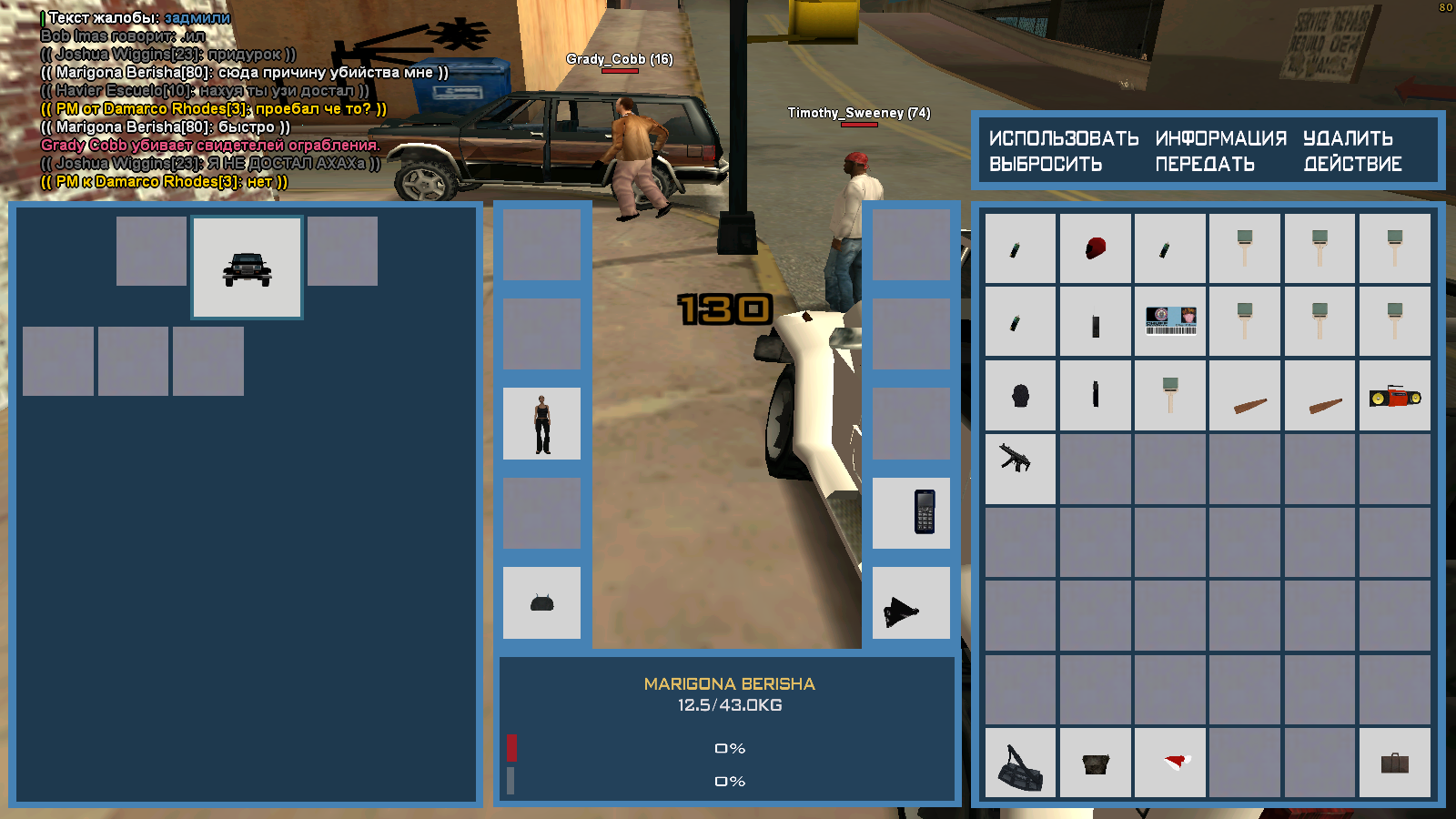This screenshot has height=819, width=1456.
Task: Select the small dark satchel bag slot
Action: 1096,763
